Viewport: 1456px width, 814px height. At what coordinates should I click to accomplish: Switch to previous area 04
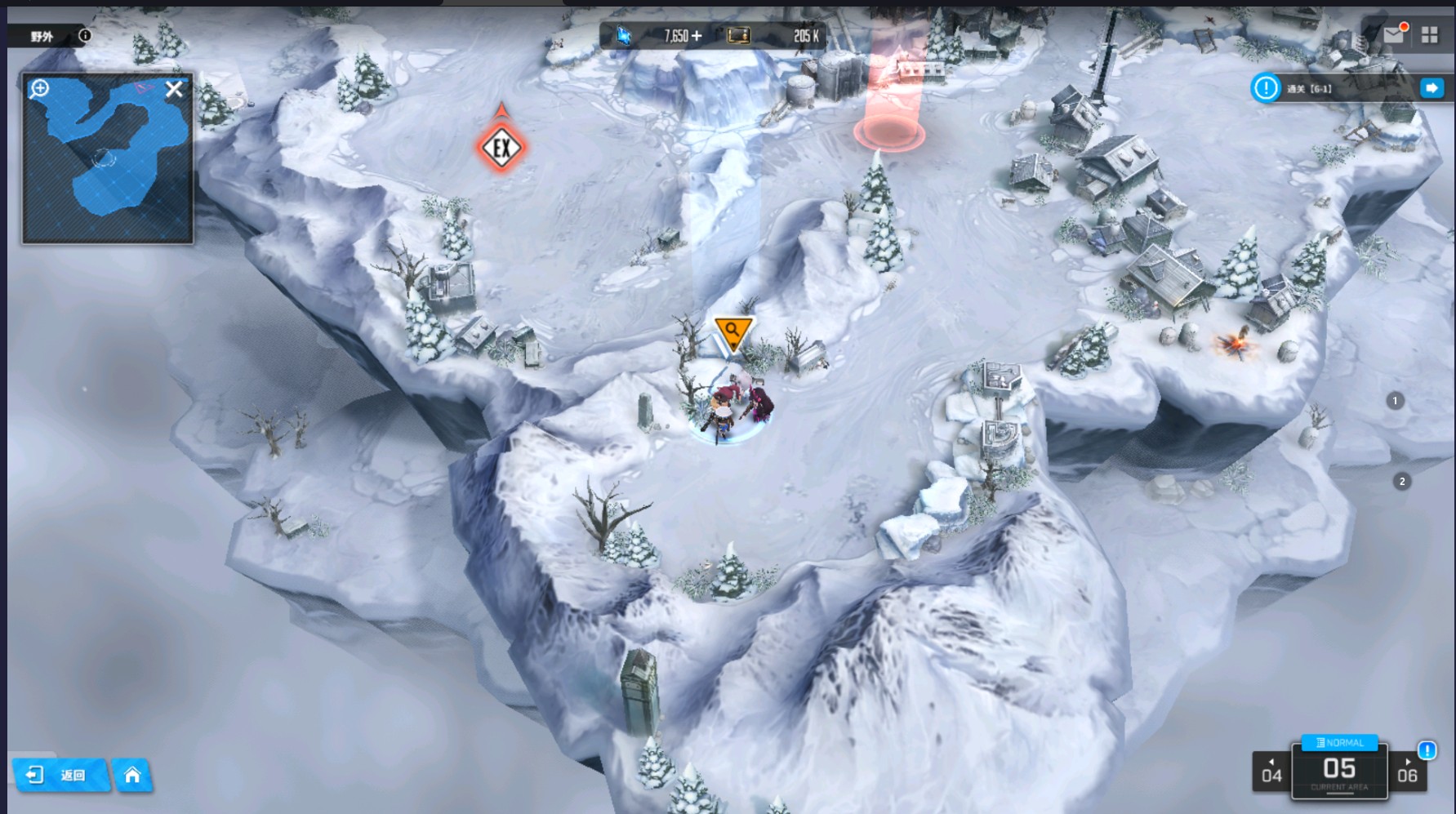point(1271,772)
